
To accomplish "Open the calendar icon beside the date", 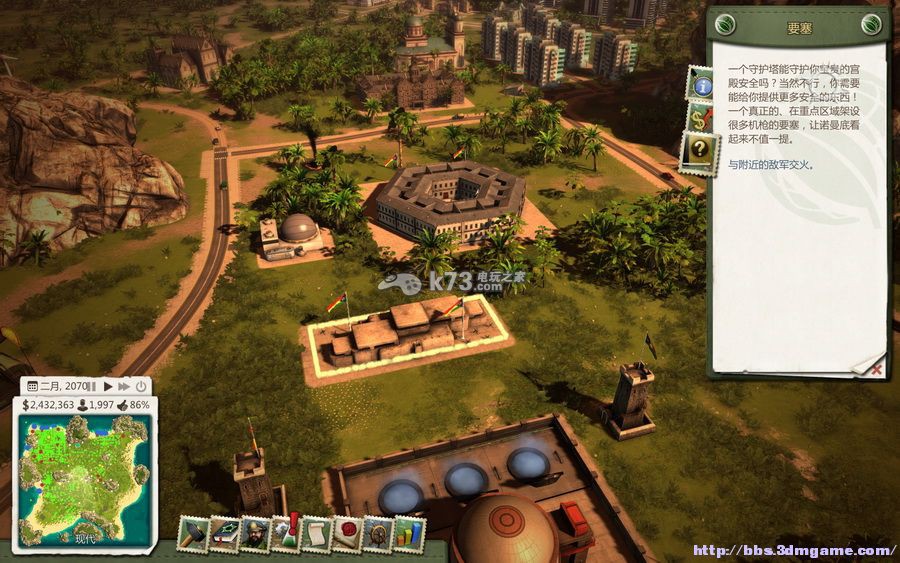I will pos(32,386).
